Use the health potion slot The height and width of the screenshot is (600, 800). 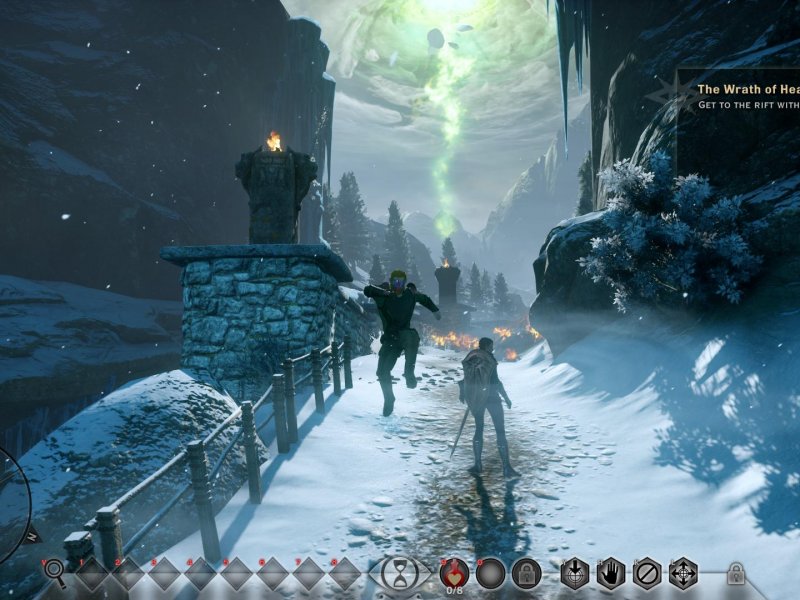click(454, 572)
